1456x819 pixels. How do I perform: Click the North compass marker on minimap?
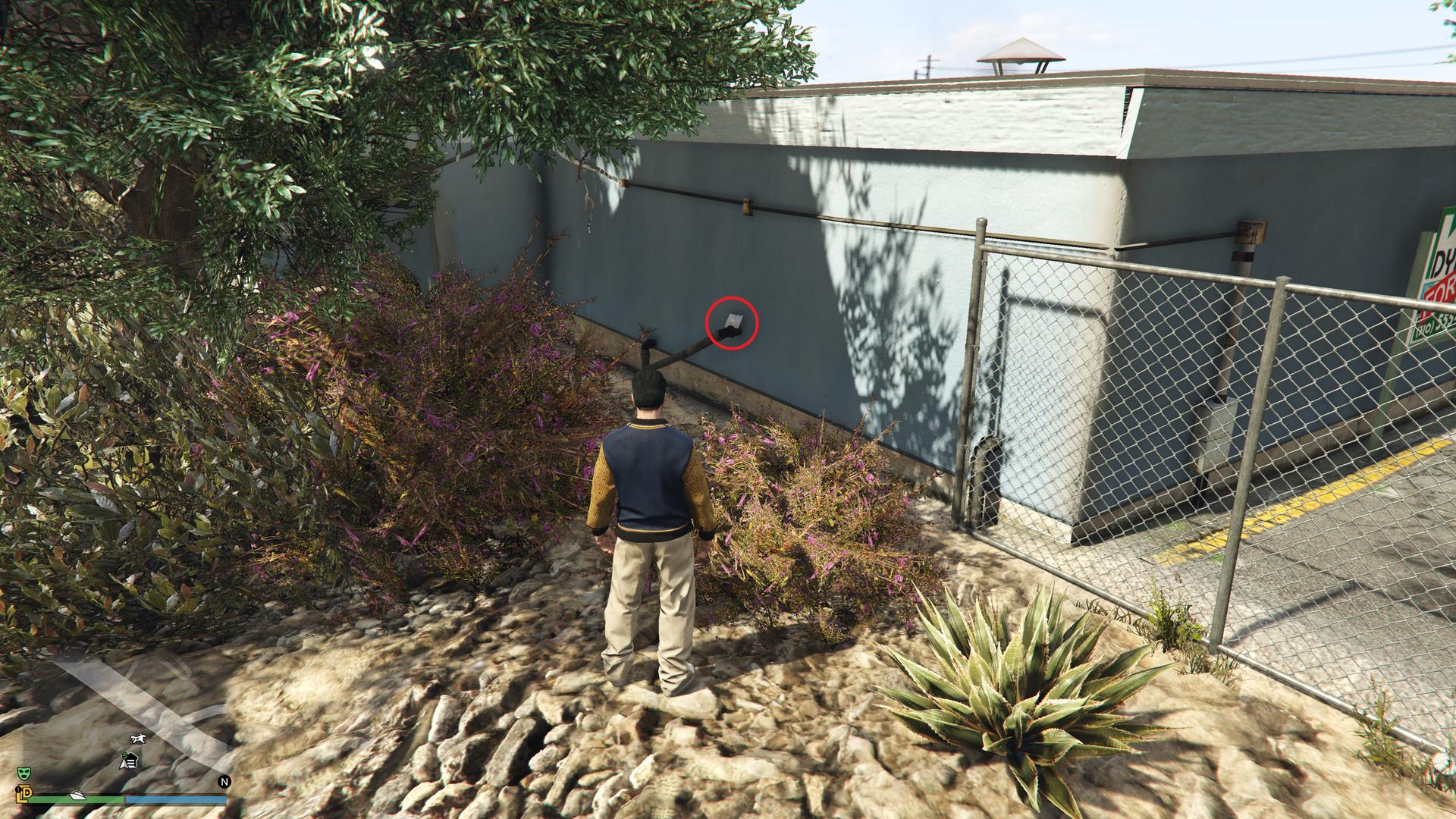224,782
